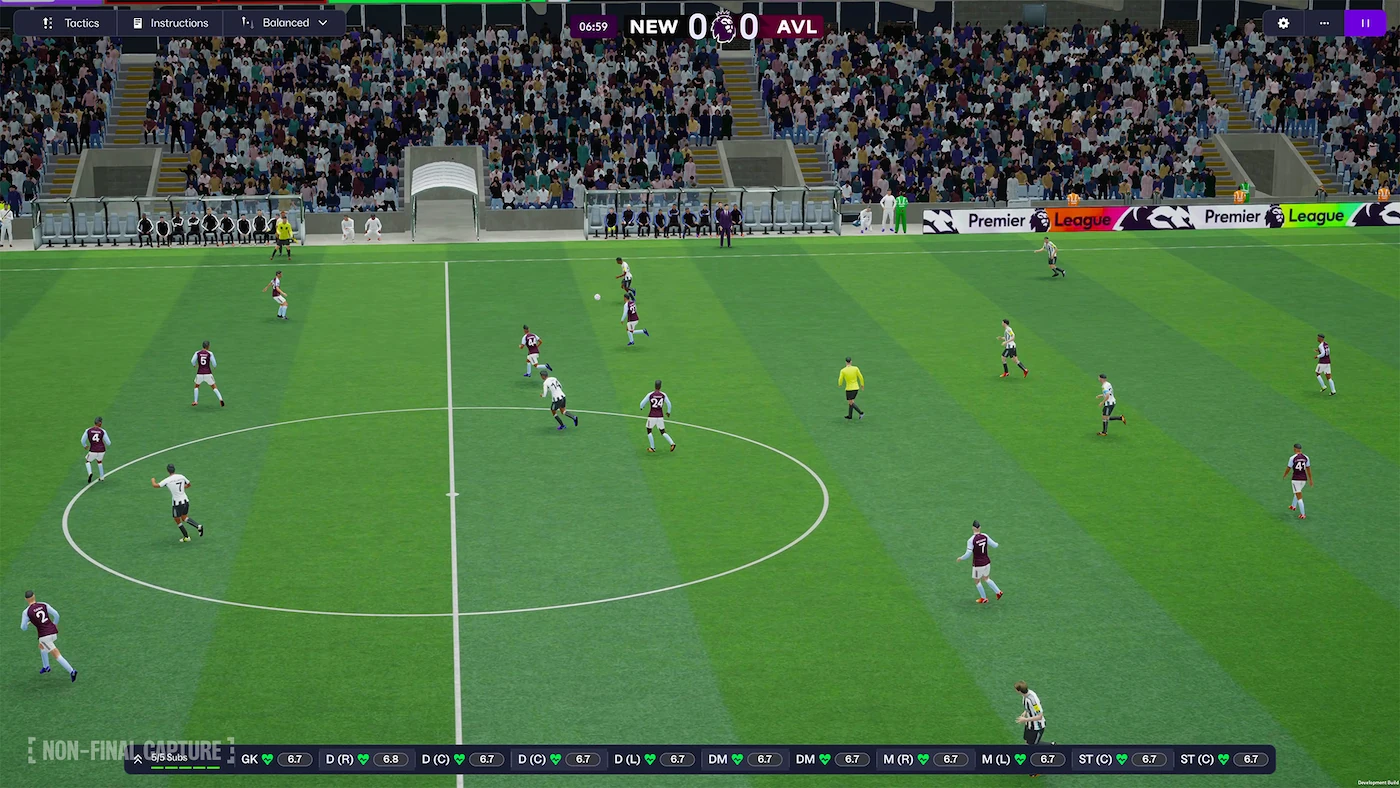Select the ST (C) rating badge
The image size is (1400, 788).
(1150, 759)
